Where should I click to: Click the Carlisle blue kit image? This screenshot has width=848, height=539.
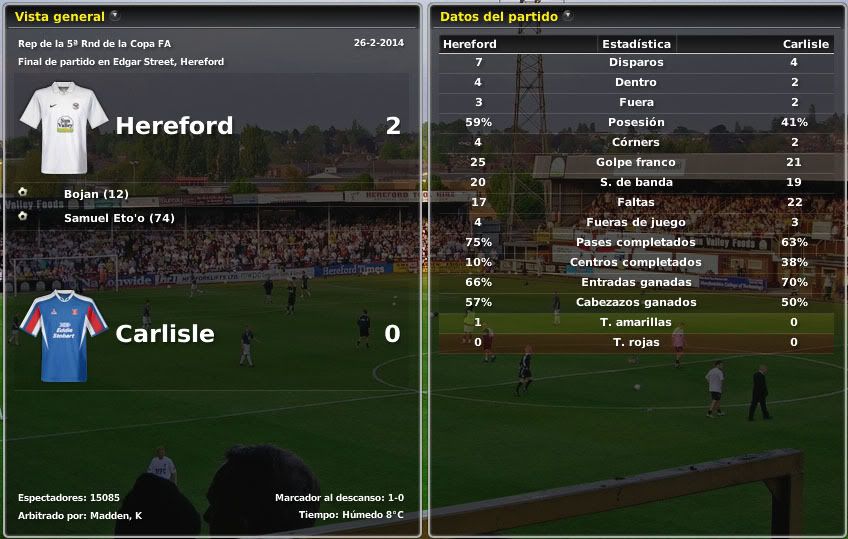pyautogui.click(x=64, y=335)
